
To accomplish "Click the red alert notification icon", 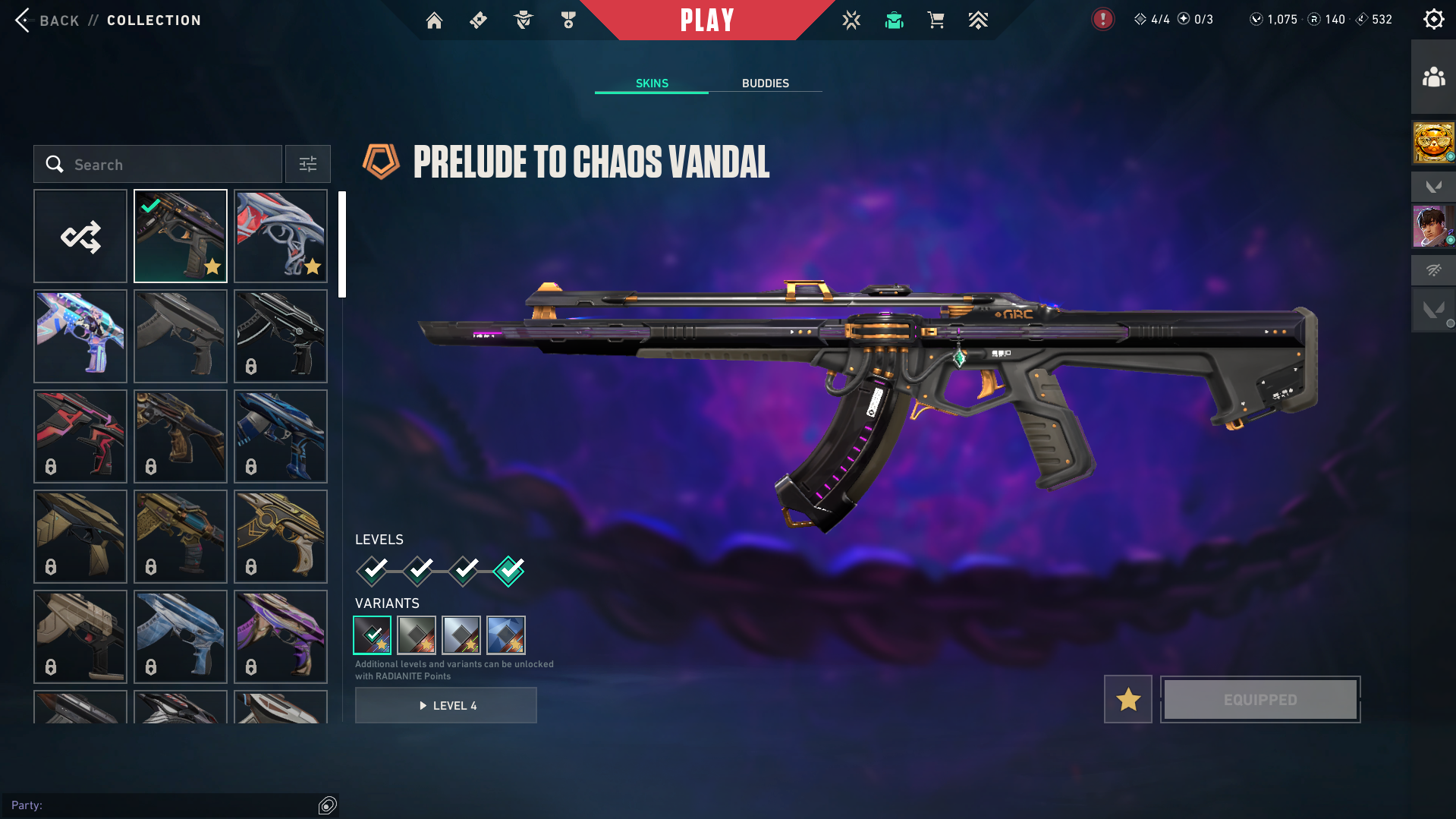I will coord(1102,20).
